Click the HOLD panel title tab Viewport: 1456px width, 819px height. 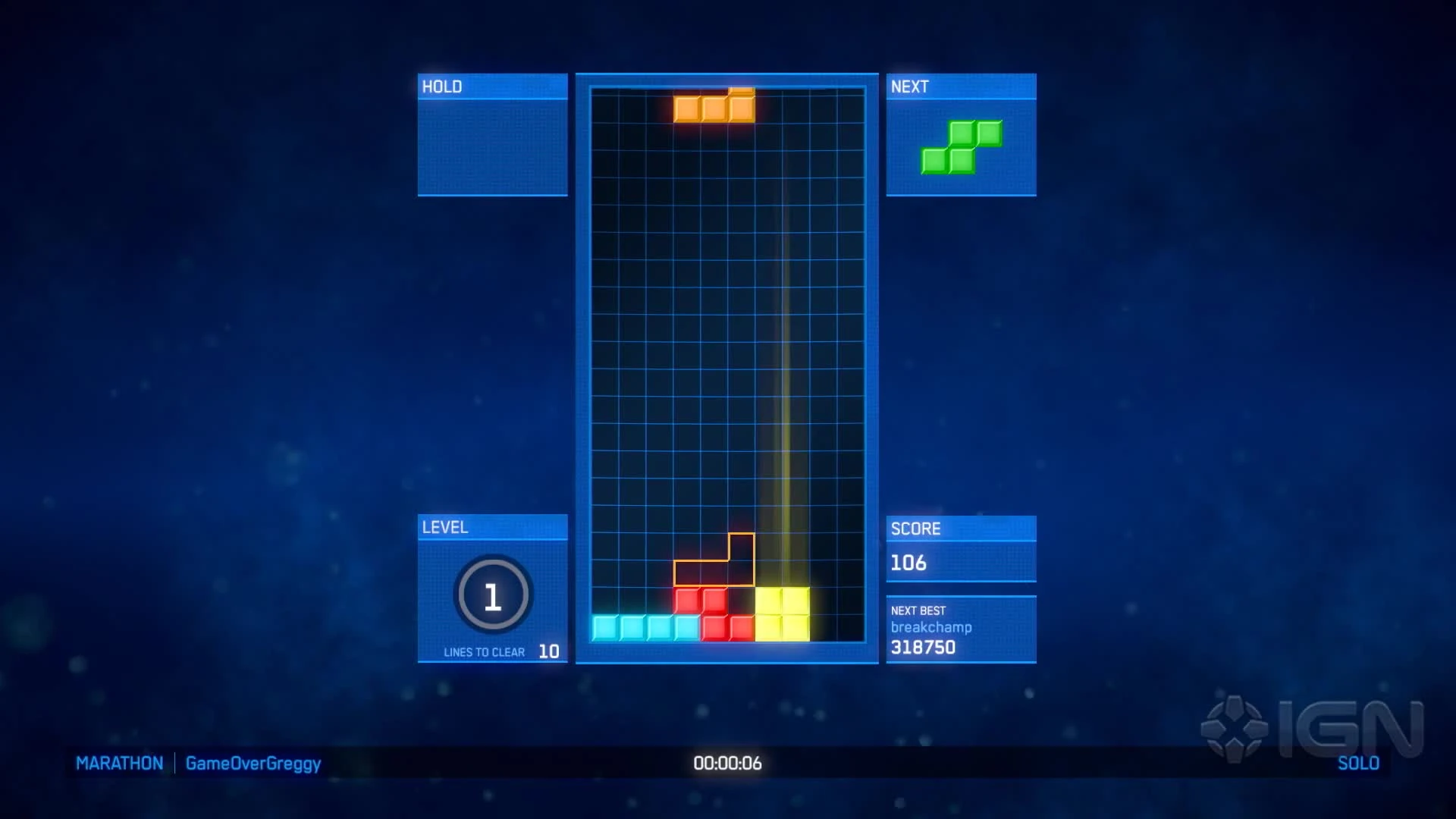tap(442, 86)
